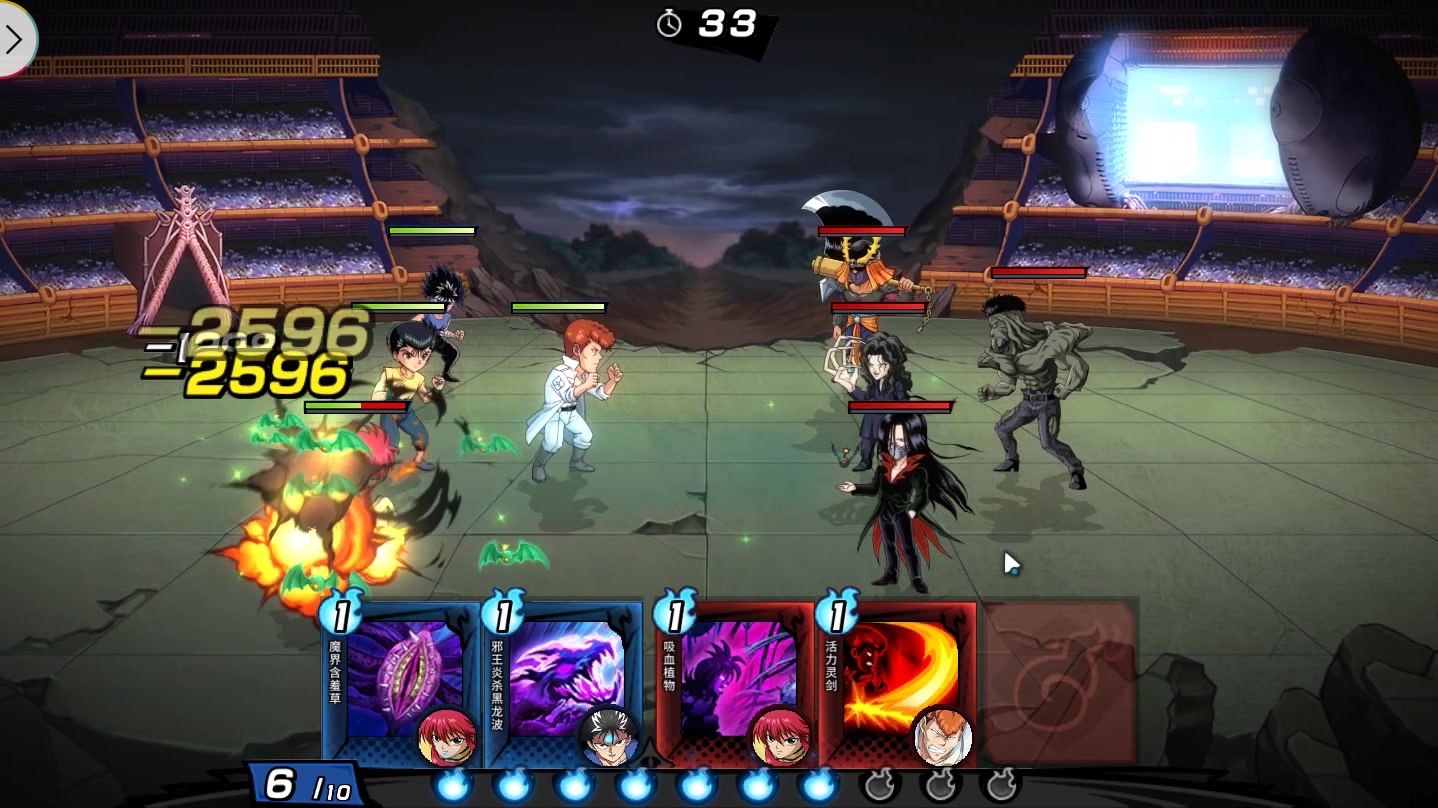Play the 魔界含羞草 skill card
Viewport: 1438px width, 808px height.
(402, 680)
